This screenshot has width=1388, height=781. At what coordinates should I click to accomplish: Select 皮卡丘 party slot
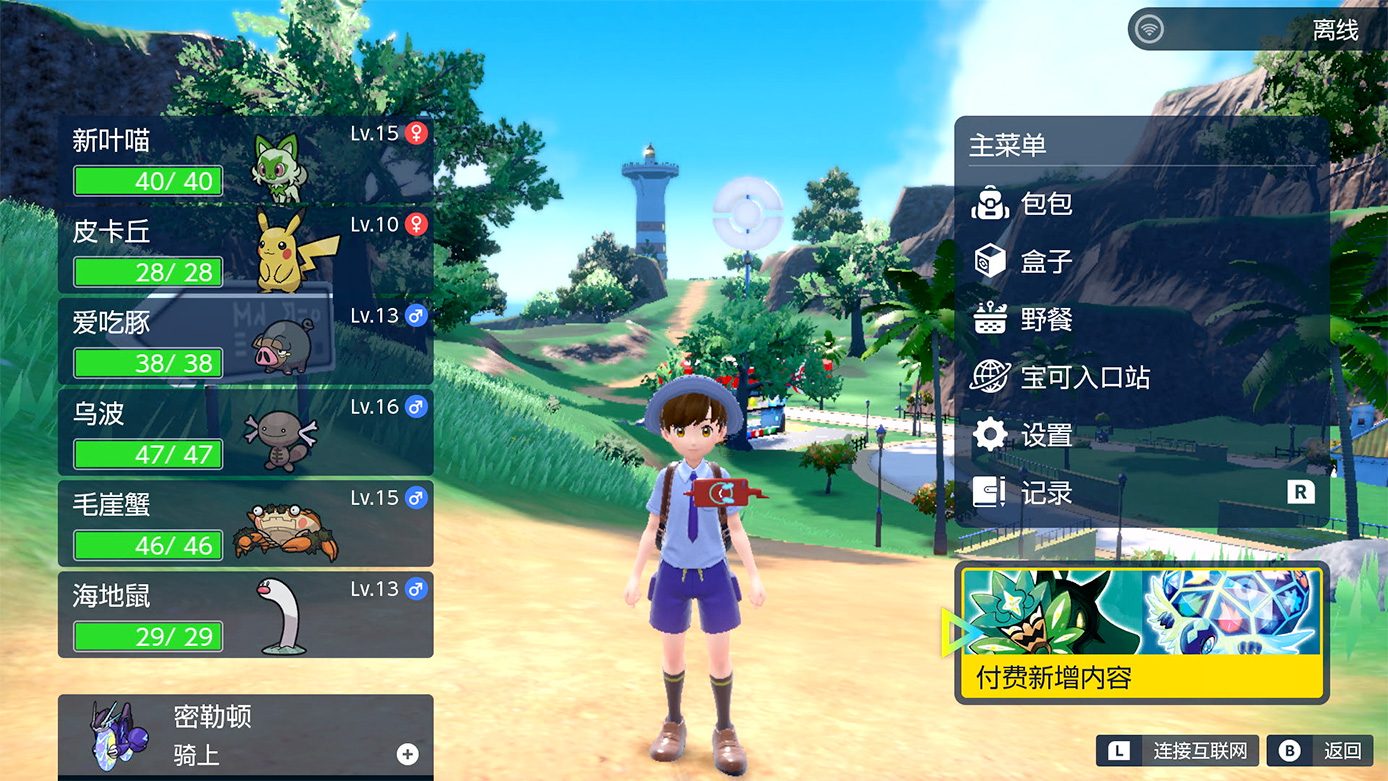pyautogui.click(x=245, y=250)
